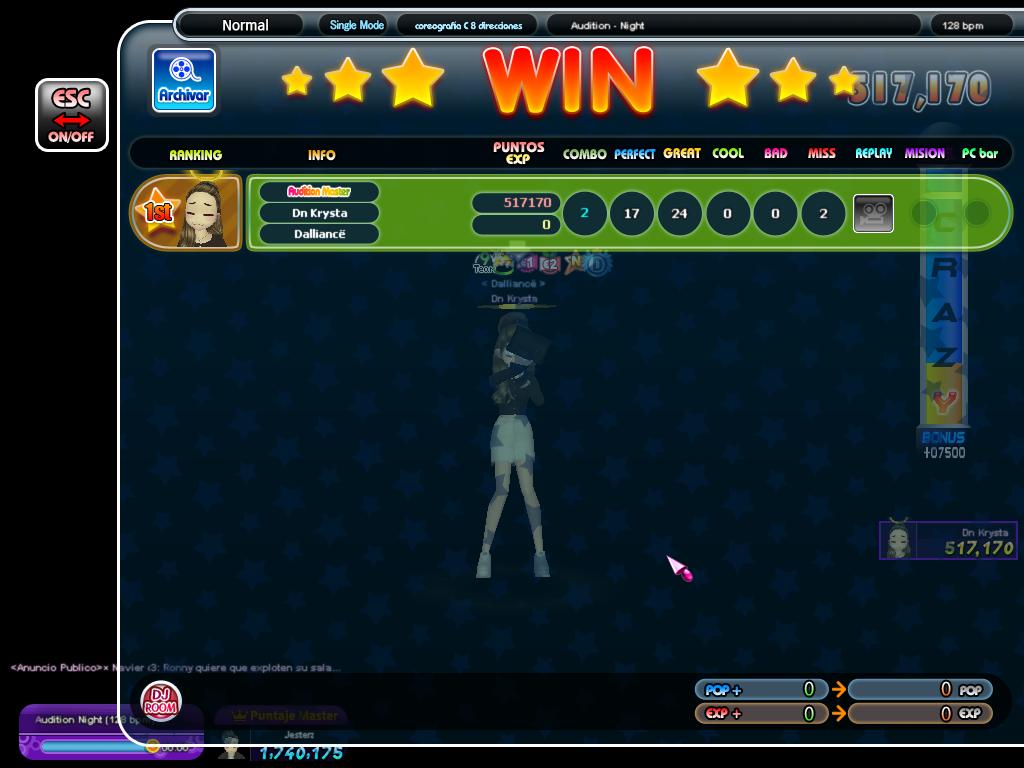Open the replay camera icon in the results row
Image resolution: width=1024 pixels, height=768 pixels.
point(872,213)
